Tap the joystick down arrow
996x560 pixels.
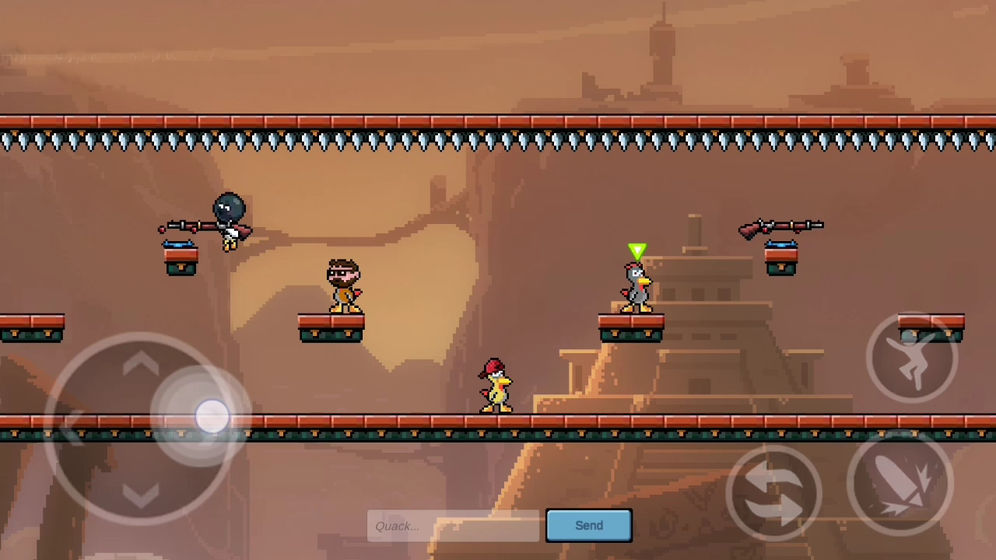tap(141, 493)
